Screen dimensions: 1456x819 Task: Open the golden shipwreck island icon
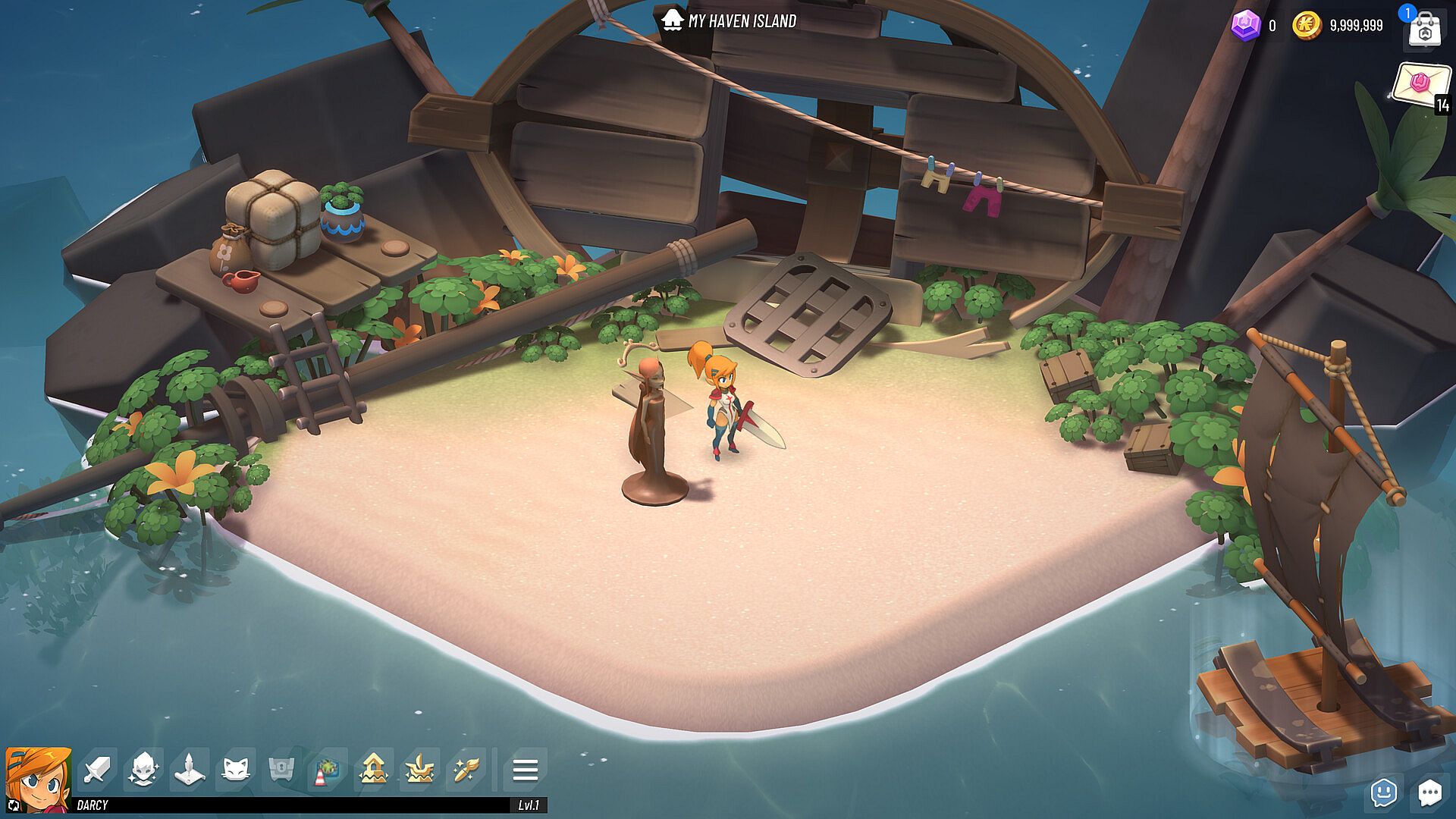coord(419,770)
